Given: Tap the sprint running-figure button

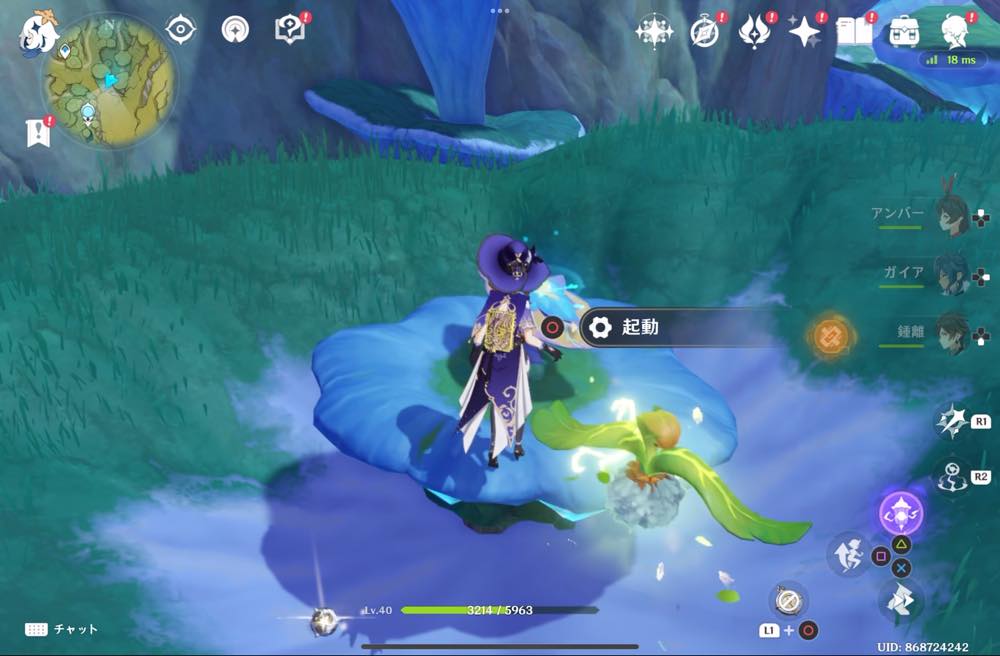Looking at the screenshot, I should coord(847,554).
